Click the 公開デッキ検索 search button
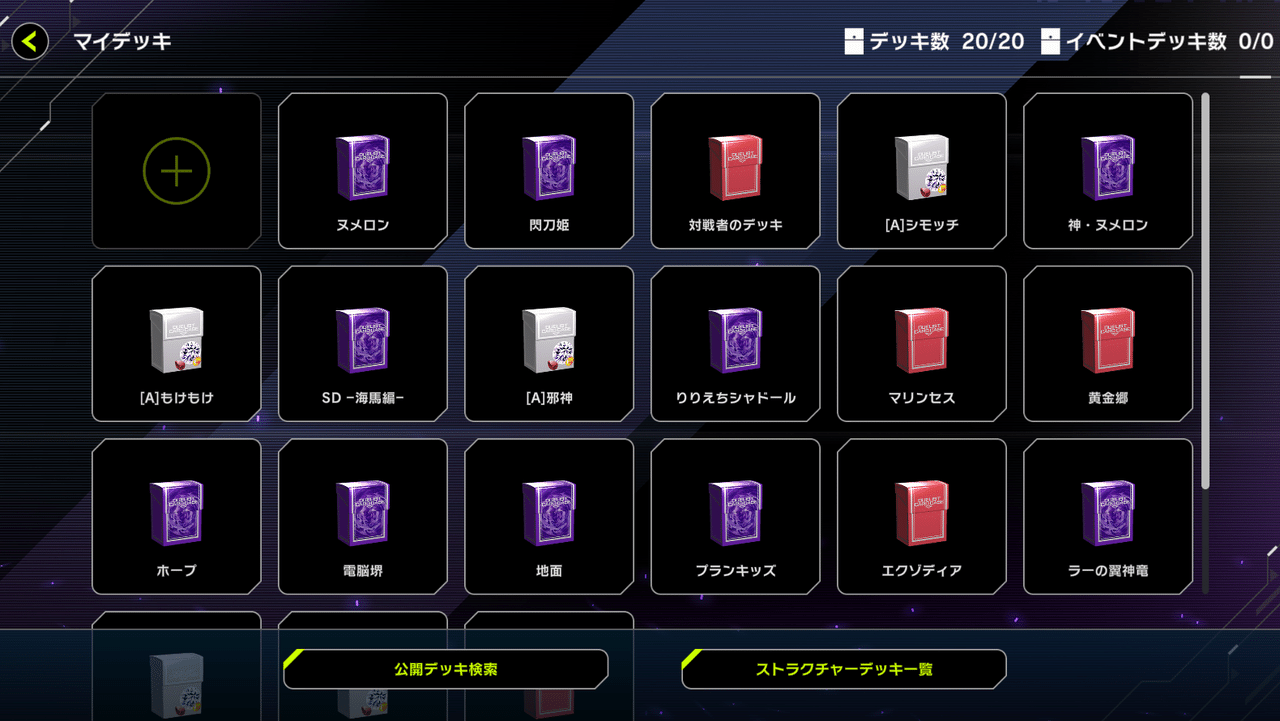Image resolution: width=1280 pixels, height=721 pixels. coord(446,668)
